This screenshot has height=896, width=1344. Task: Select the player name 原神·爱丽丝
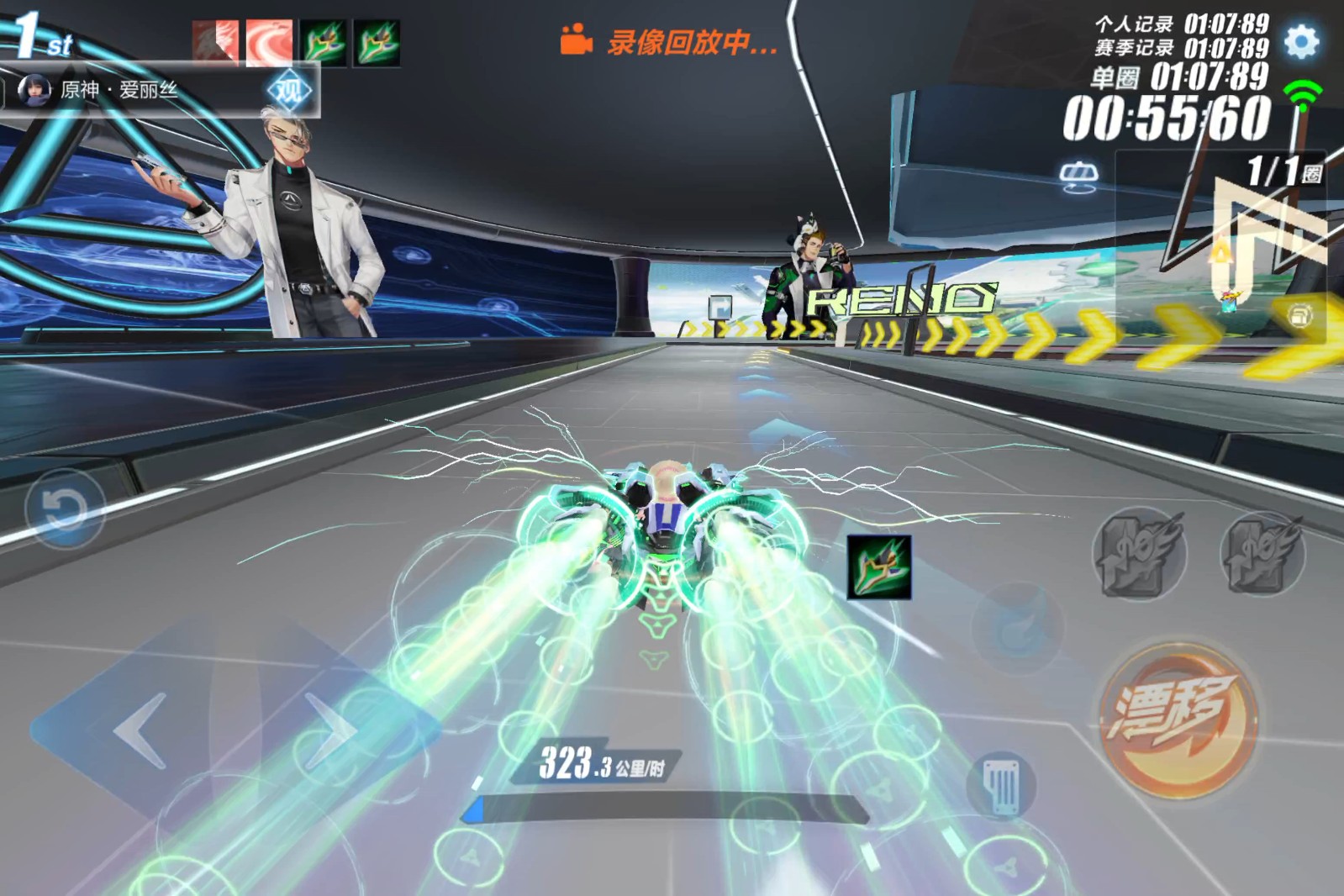119,90
